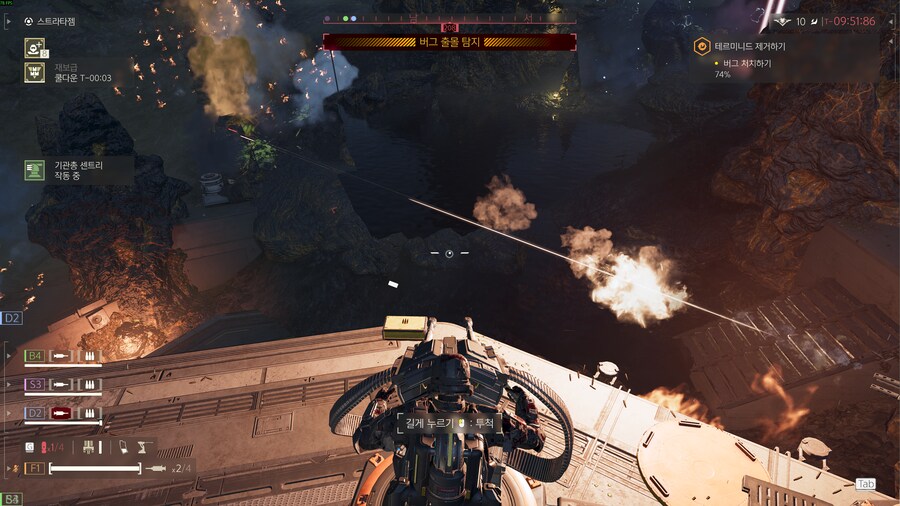
Task: Select squad member B4 tag
Action: [x=34, y=355]
